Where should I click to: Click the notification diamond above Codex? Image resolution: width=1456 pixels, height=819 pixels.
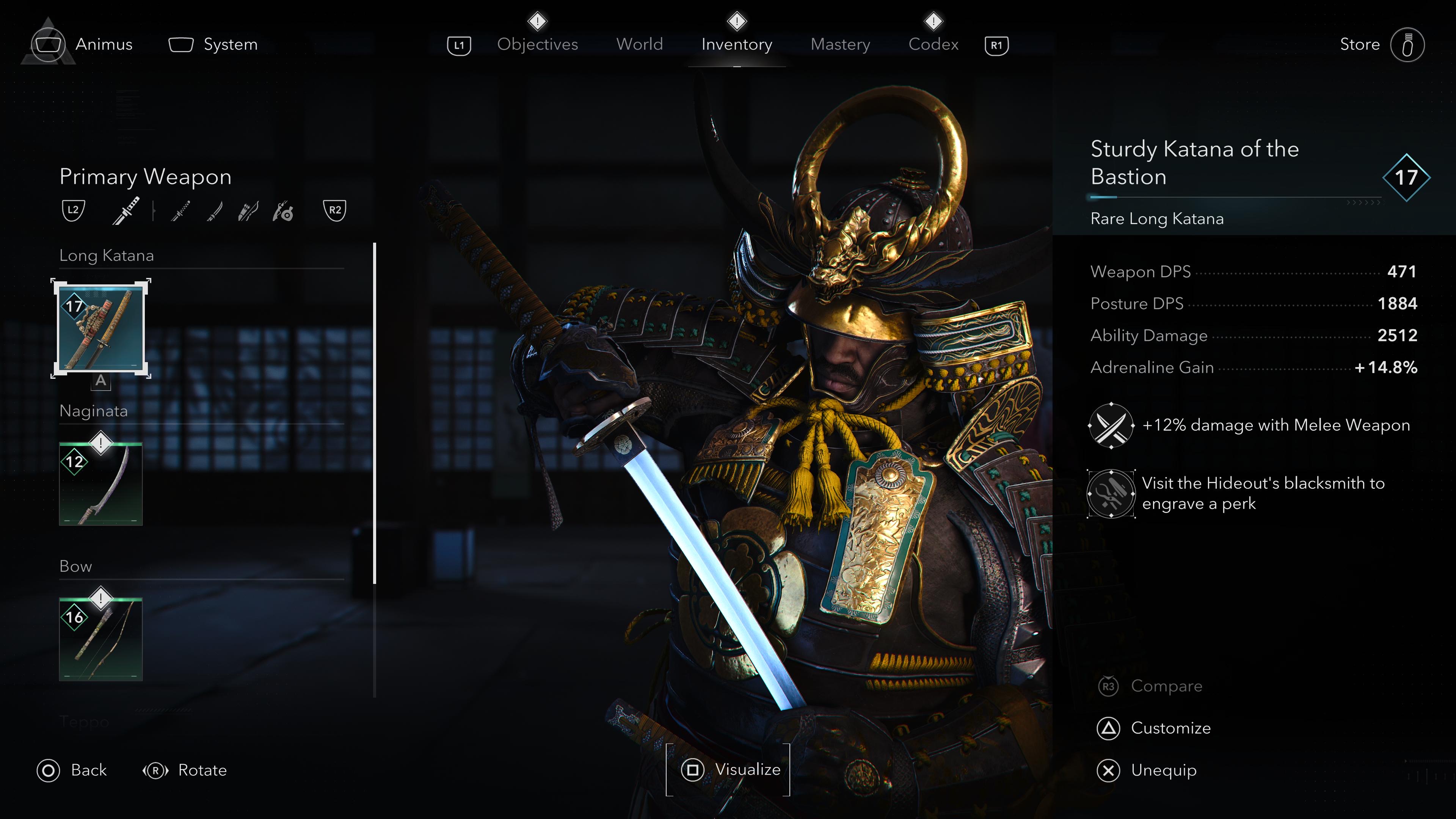pyautogui.click(x=933, y=22)
